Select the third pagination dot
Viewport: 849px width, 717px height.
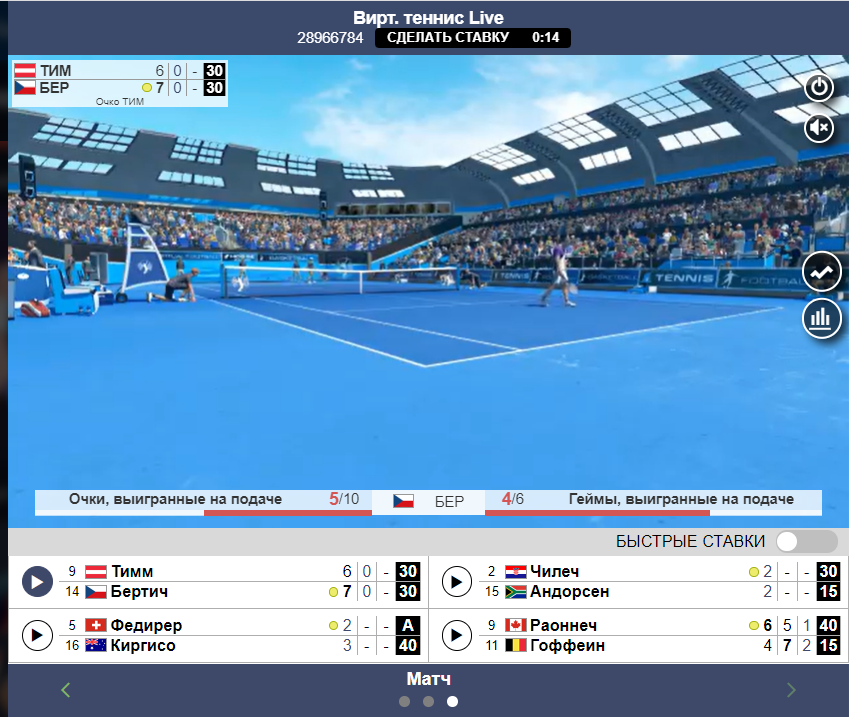pos(452,702)
